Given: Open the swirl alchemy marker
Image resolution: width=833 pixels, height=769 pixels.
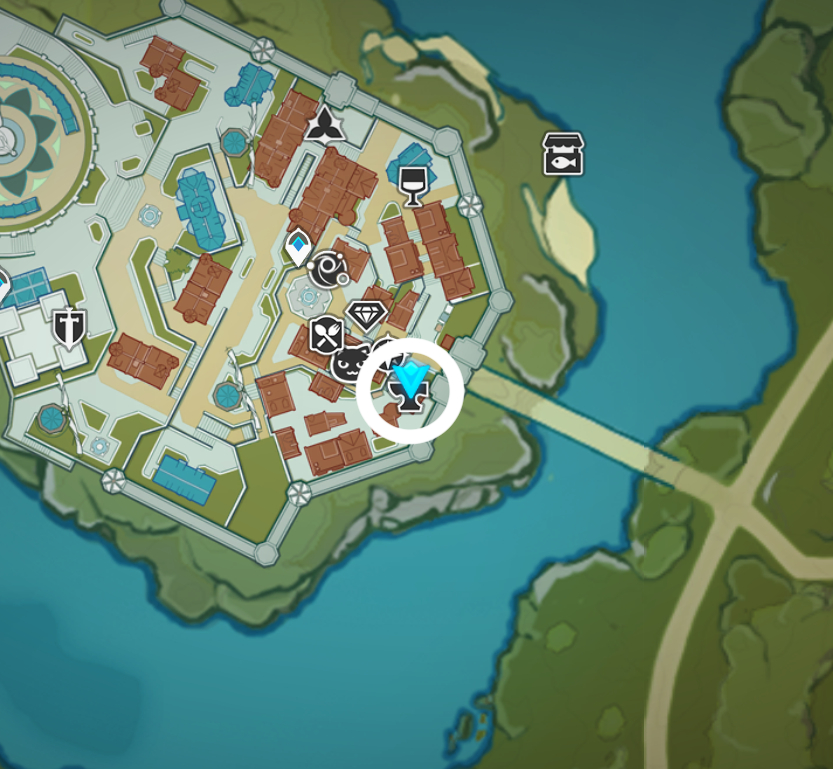Looking at the screenshot, I should [x=327, y=269].
